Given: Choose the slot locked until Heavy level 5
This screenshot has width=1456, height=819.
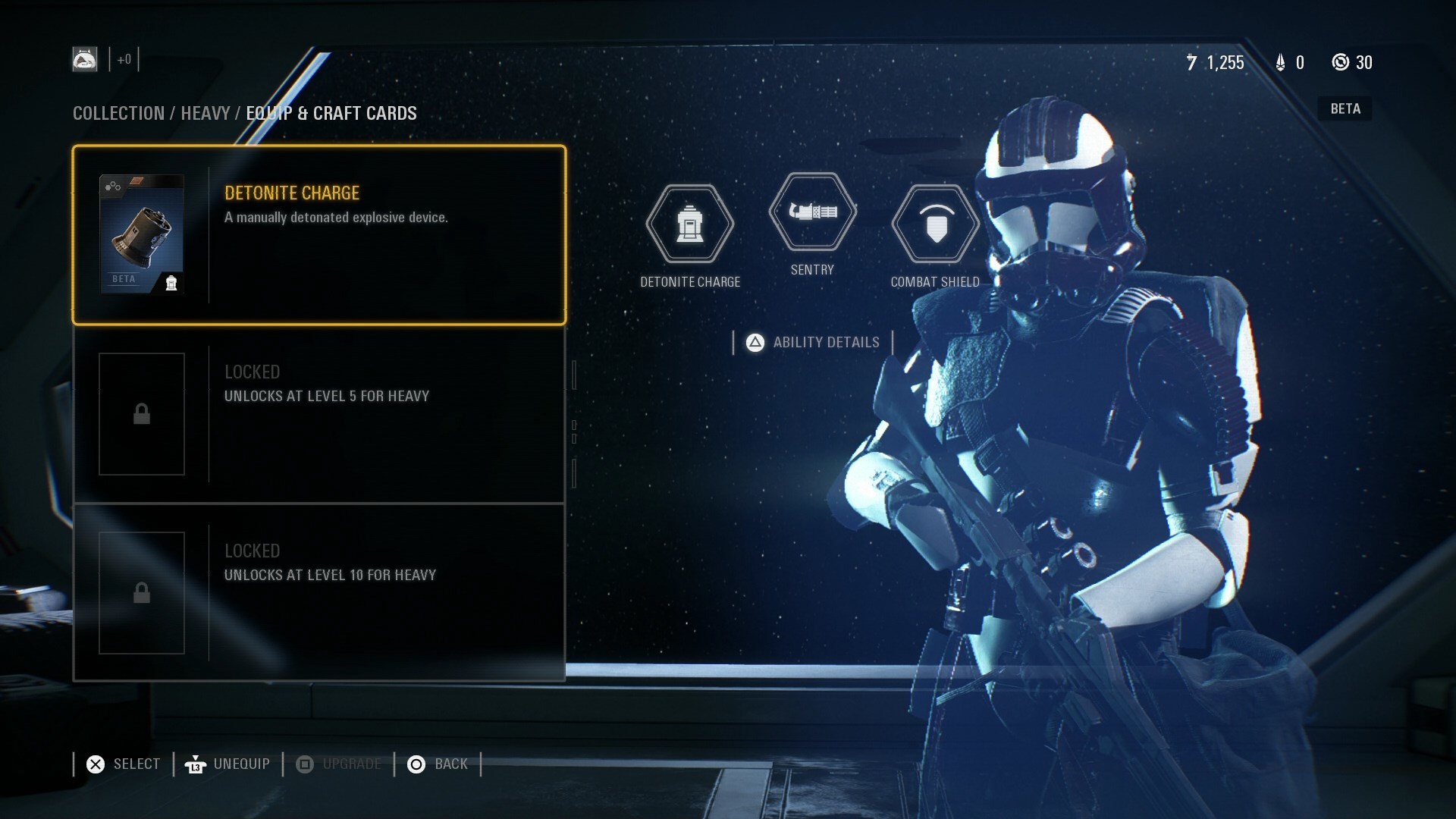Looking at the screenshot, I should point(318,414).
